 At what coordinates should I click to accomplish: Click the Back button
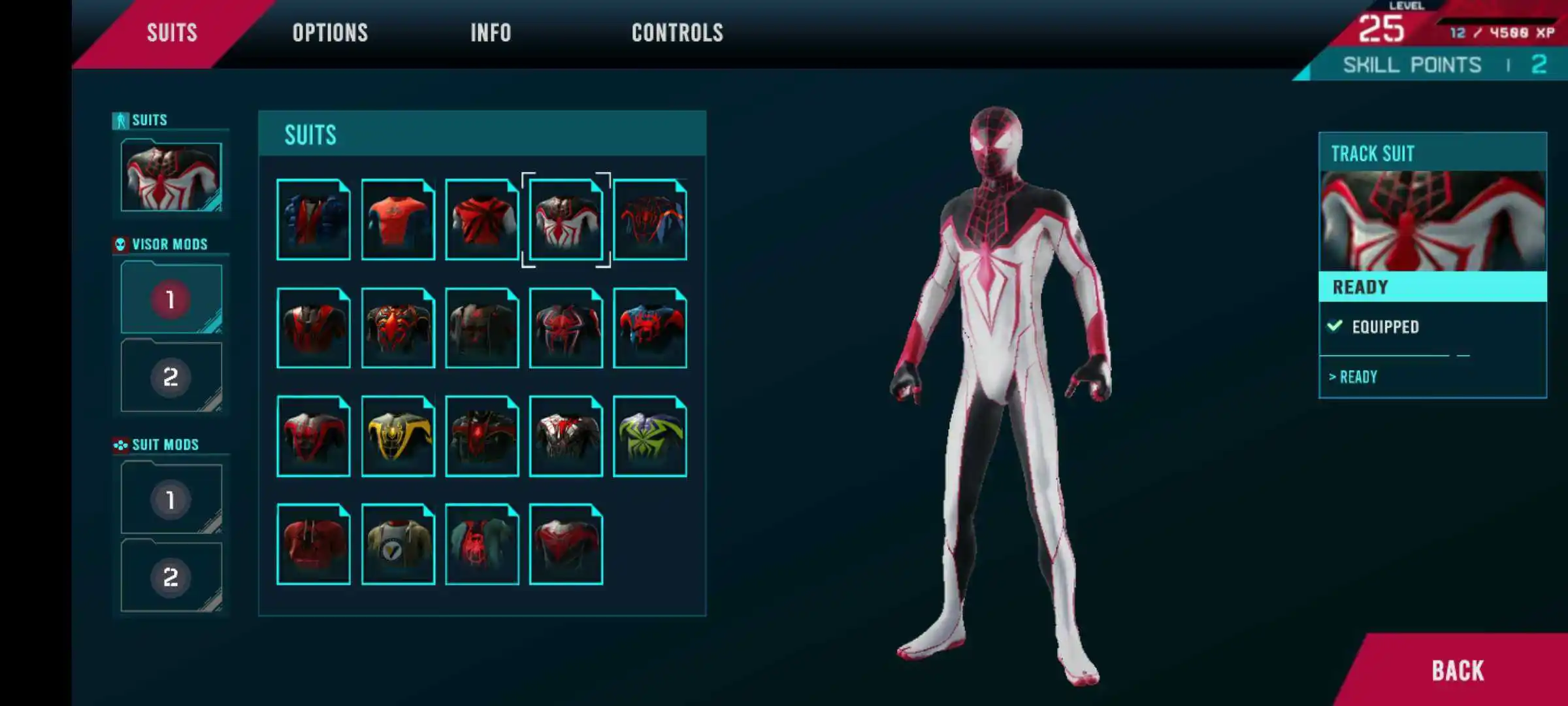click(1458, 671)
